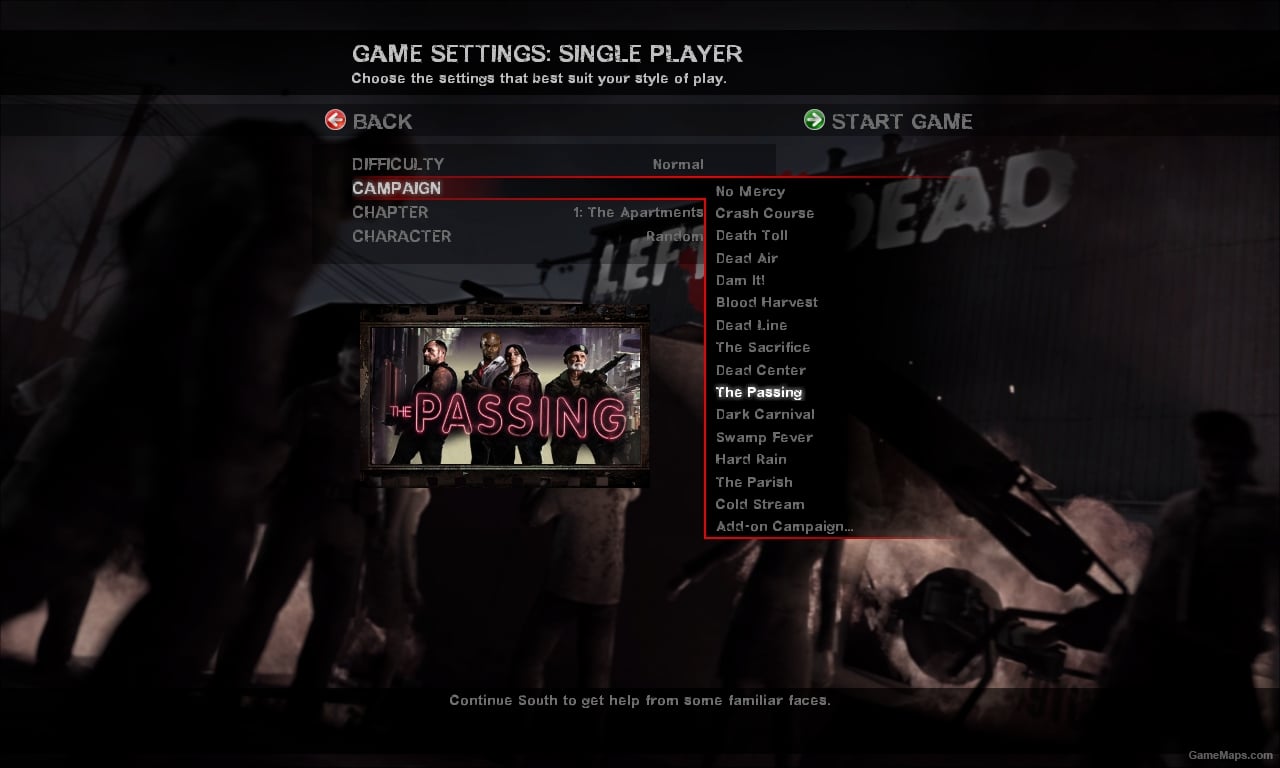Pick Swamp Fever from the list
Viewport: 1280px width, 768px height.
763,437
